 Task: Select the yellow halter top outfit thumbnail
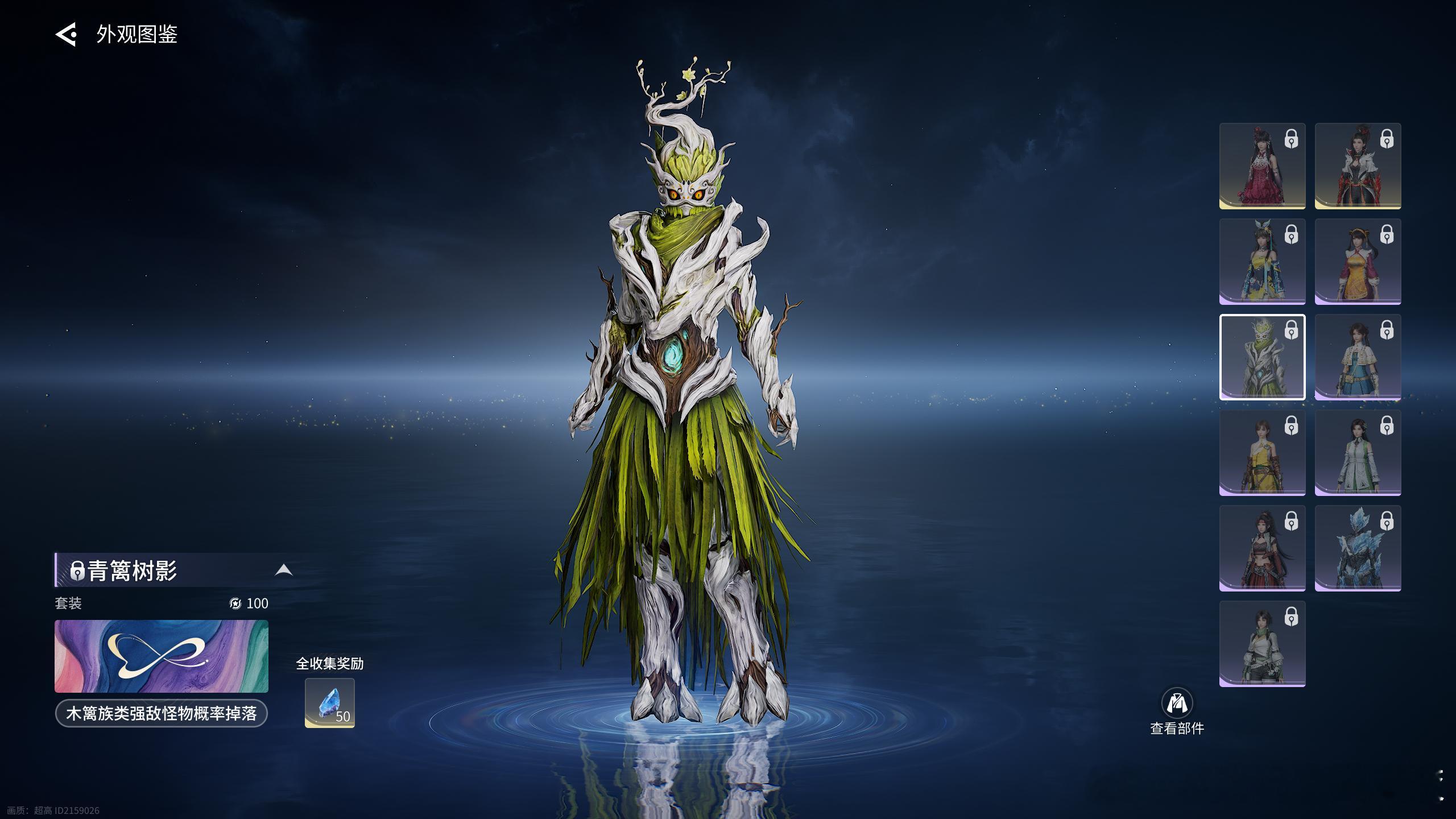pyautogui.click(x=1262, y=453)
